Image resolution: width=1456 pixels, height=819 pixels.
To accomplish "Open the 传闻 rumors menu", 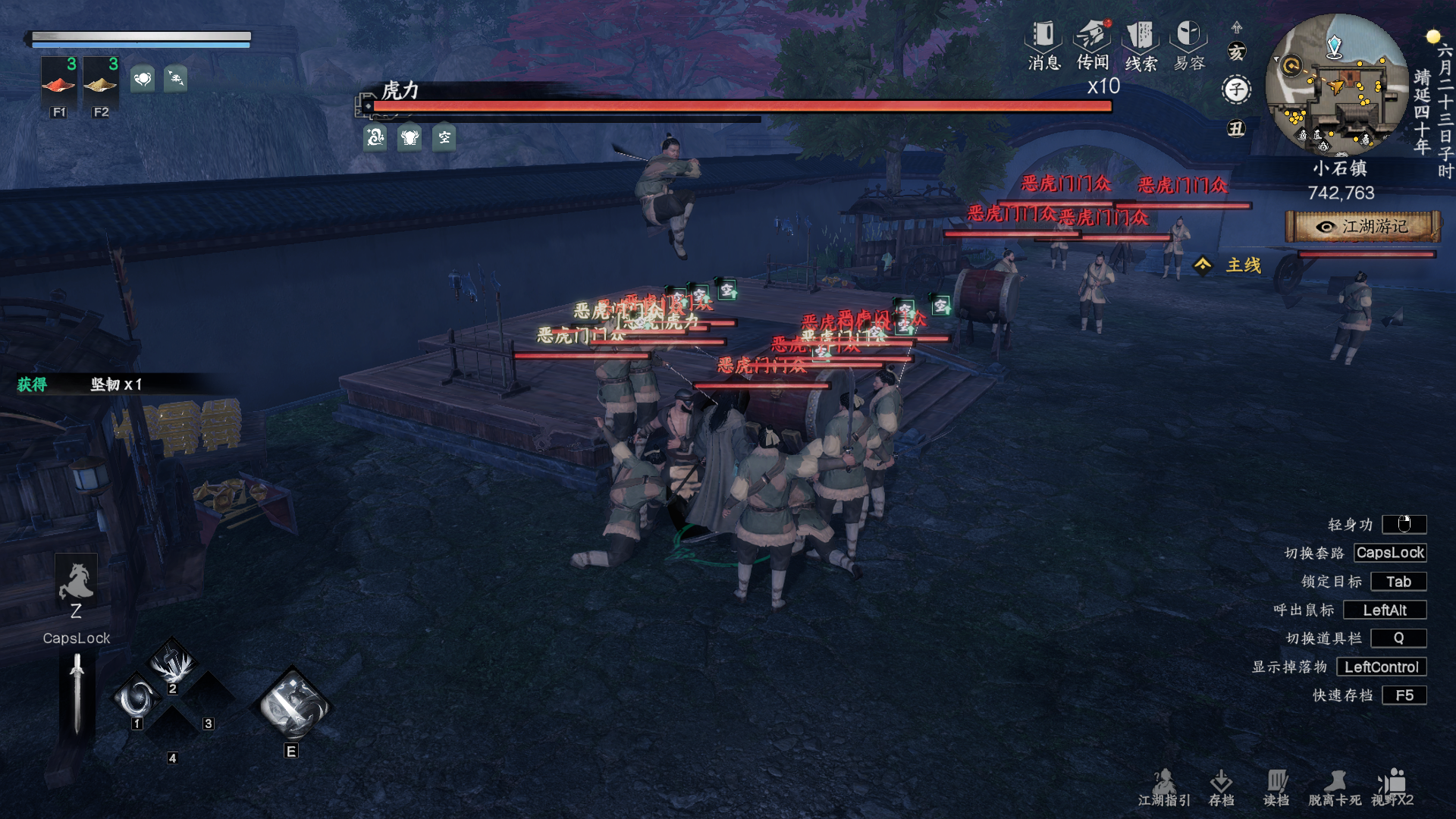I will click(1092, 45).
